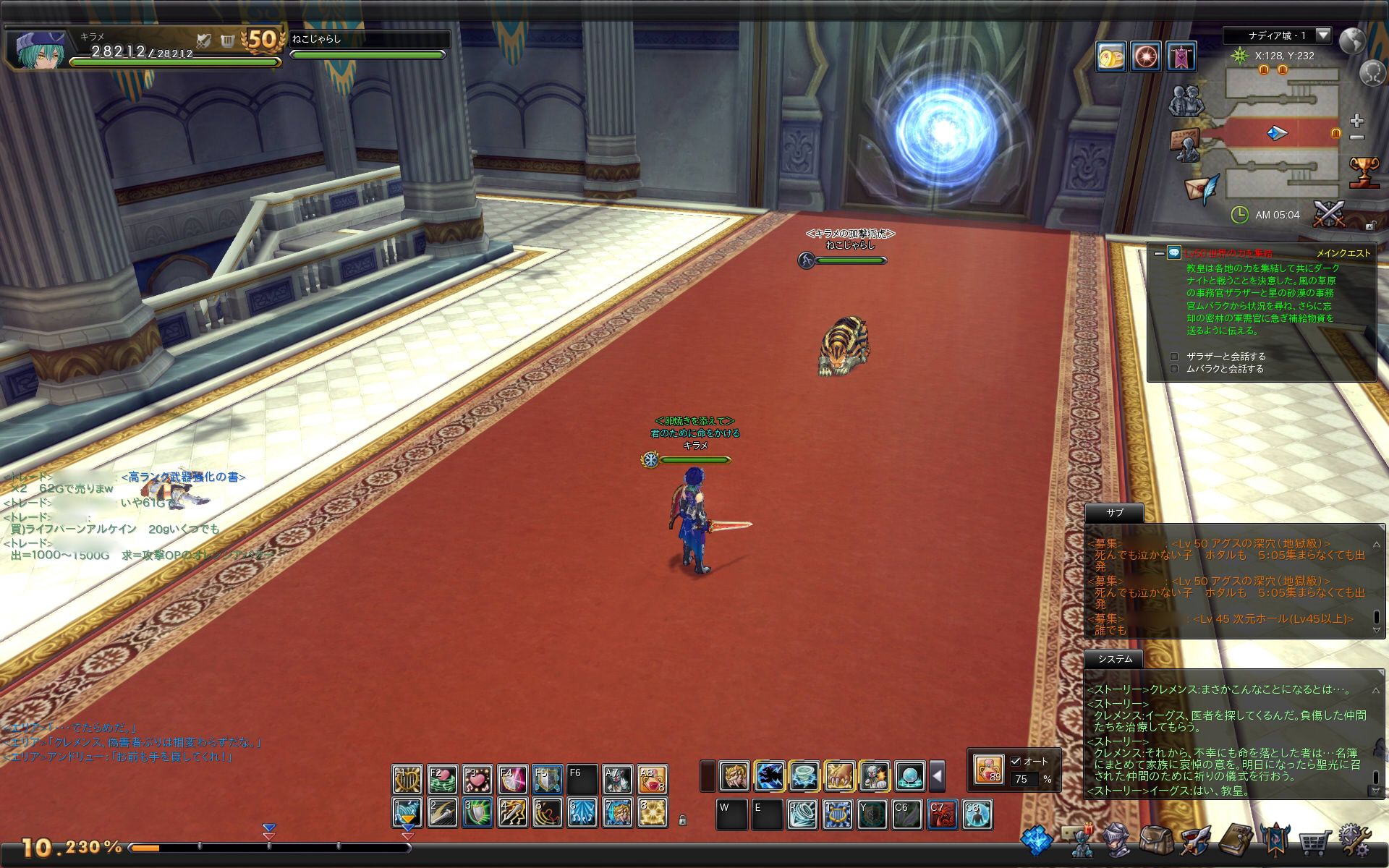The height and width of the screenshot is (868, 1389).
Task: Open the gear and wrench settings menu
Action: pos(1354,841)
